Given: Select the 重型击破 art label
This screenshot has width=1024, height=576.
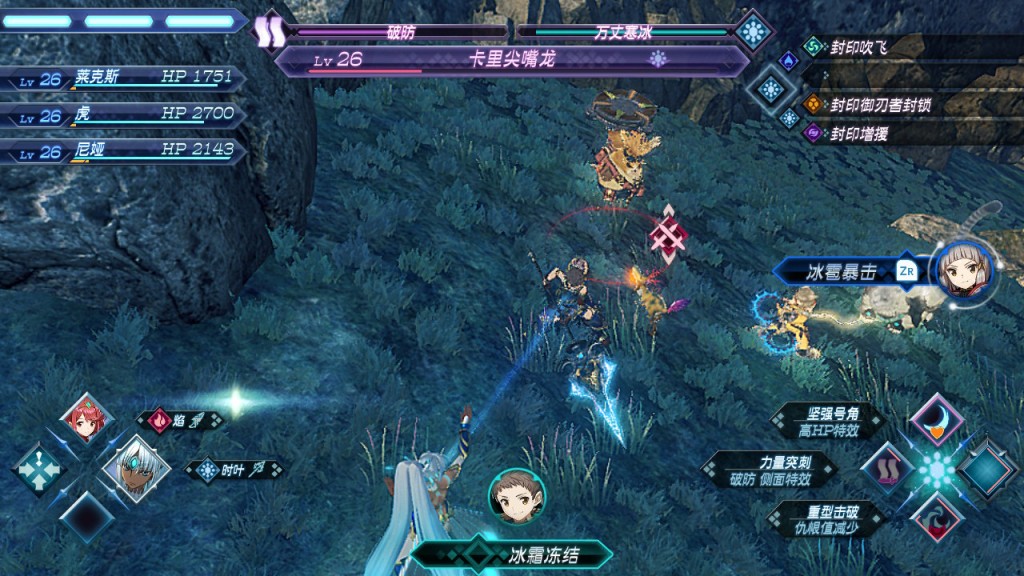Looking at the screenshot, I should coord(826,517).
